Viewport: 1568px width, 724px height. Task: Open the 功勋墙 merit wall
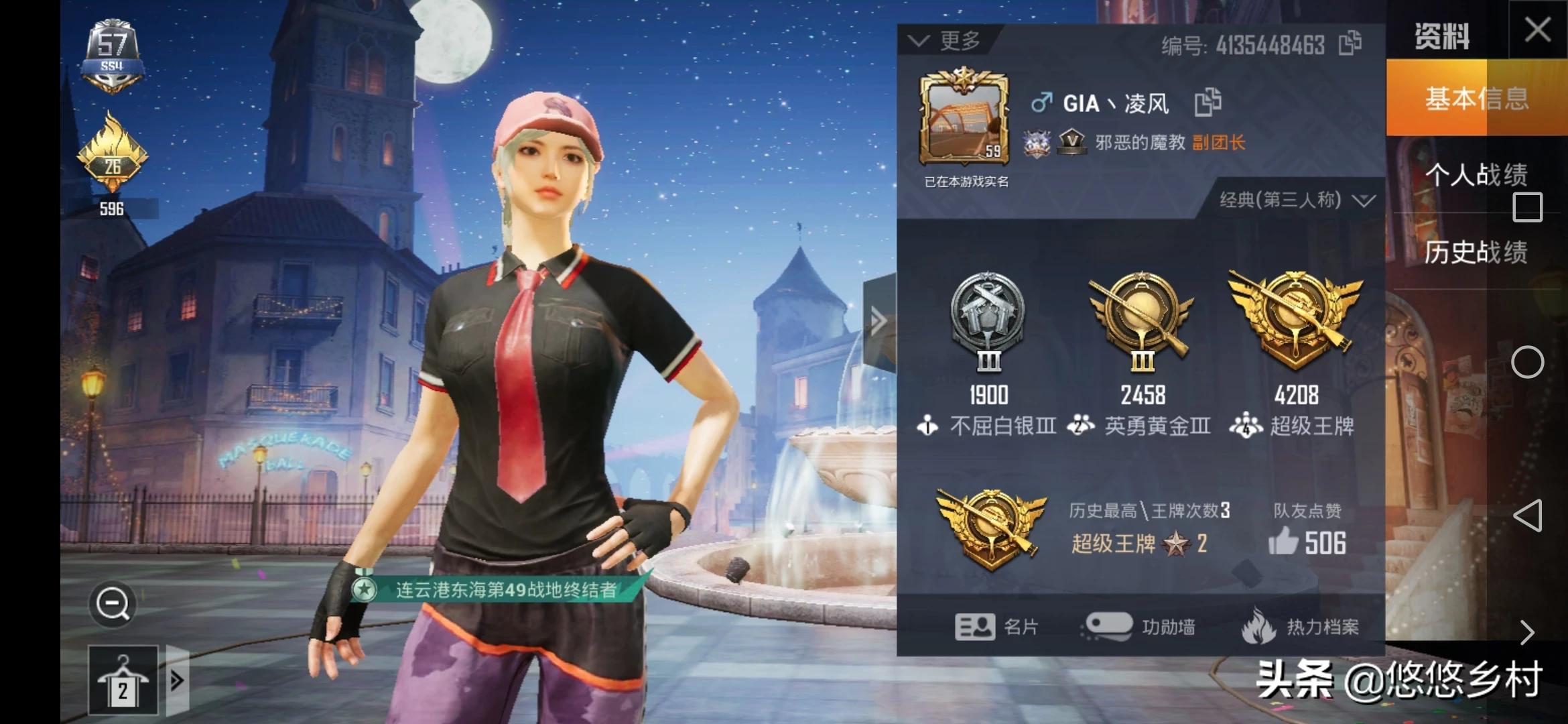(1138, 627)
